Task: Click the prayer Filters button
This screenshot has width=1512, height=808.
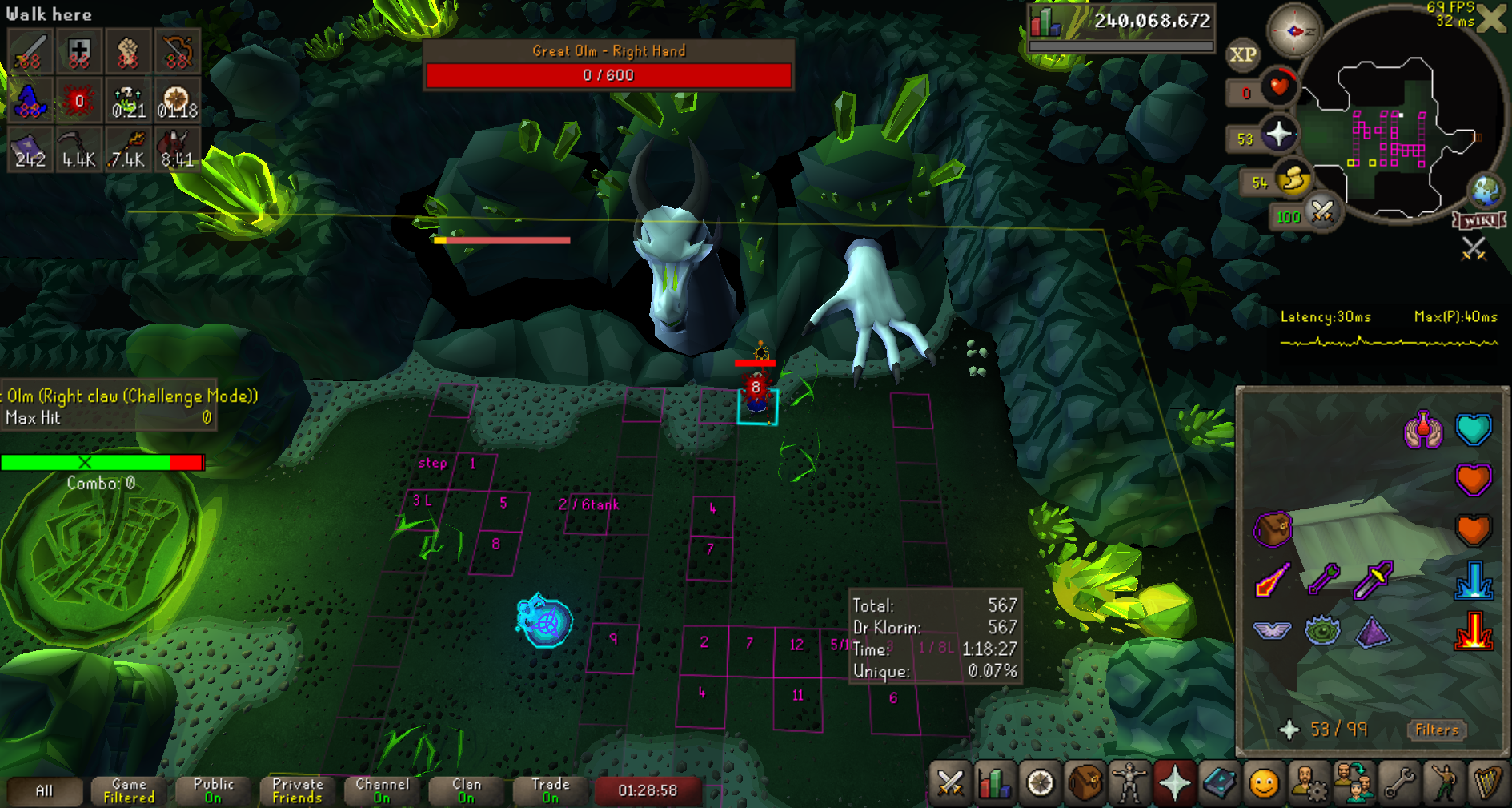Action: click(x=1437, y=730)
